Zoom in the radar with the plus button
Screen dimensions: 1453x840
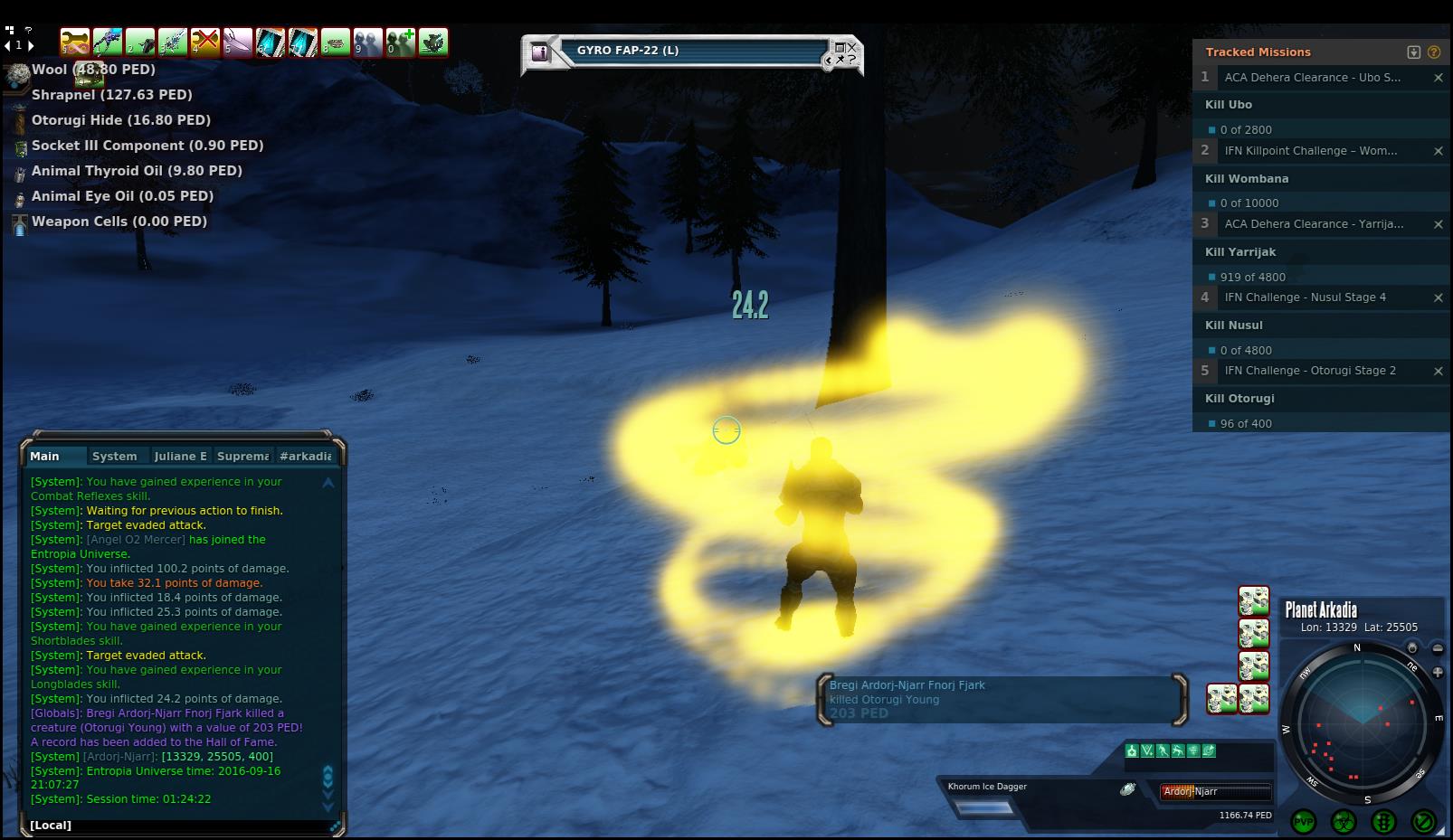tap(1438, 672)
